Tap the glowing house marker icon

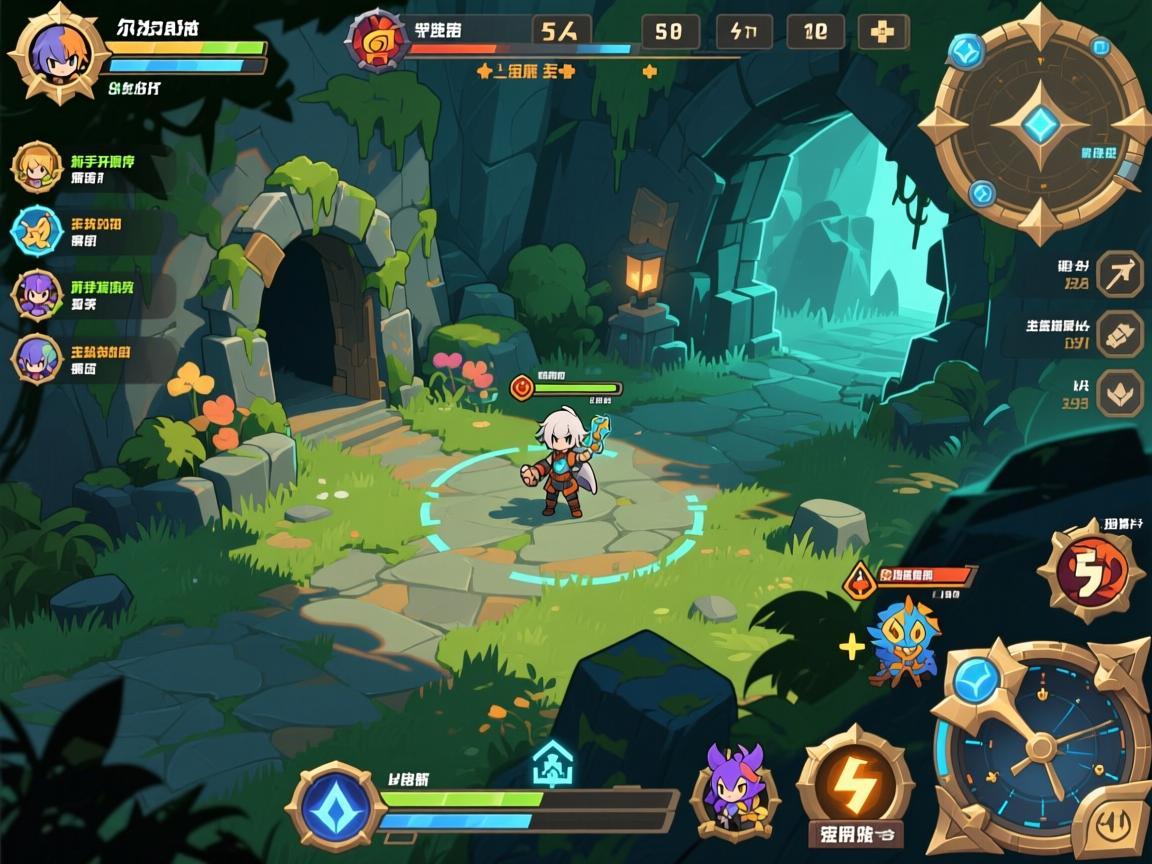(552, 764)
